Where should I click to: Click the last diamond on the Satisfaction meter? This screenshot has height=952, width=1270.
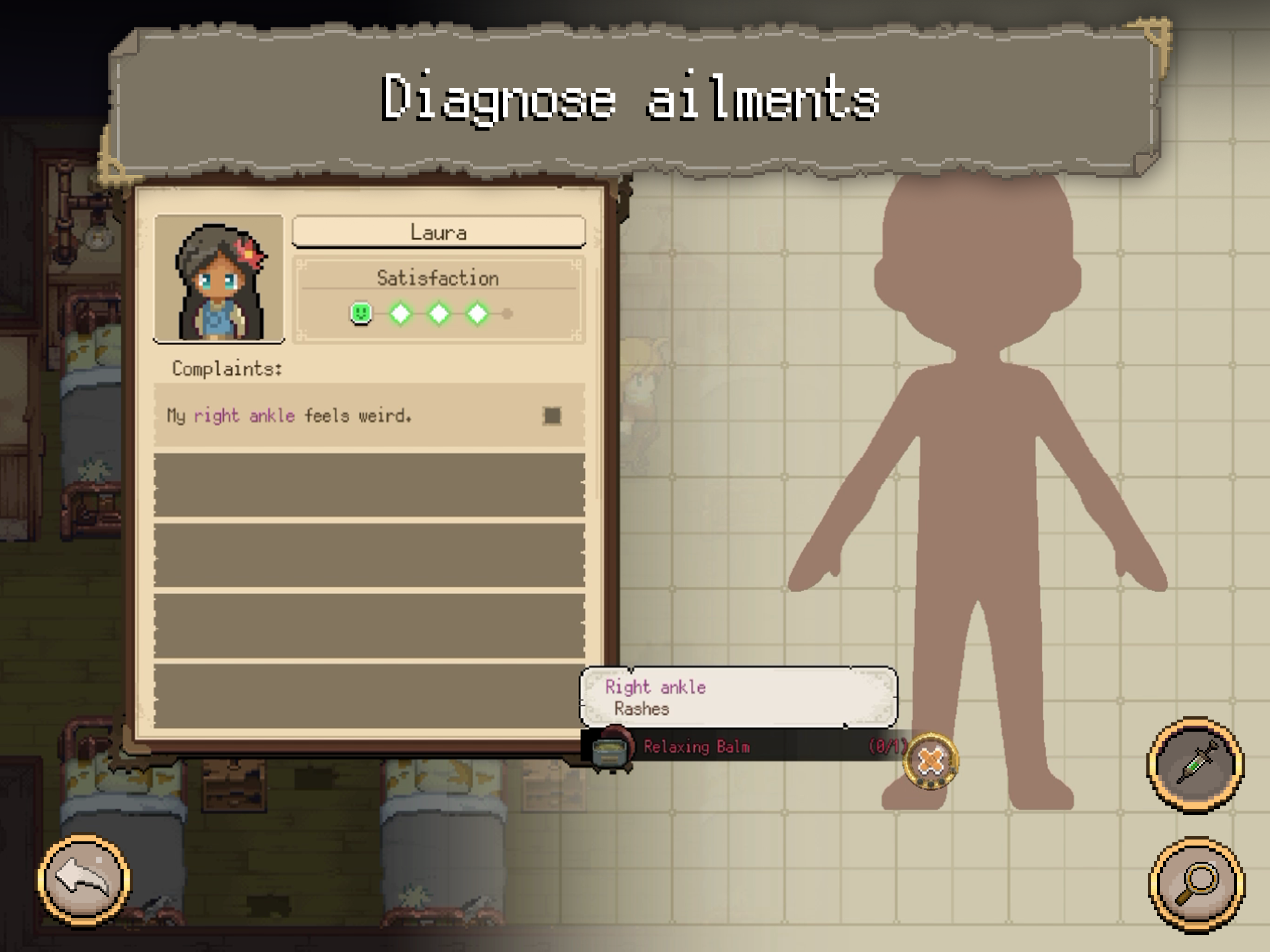point(476,313)
